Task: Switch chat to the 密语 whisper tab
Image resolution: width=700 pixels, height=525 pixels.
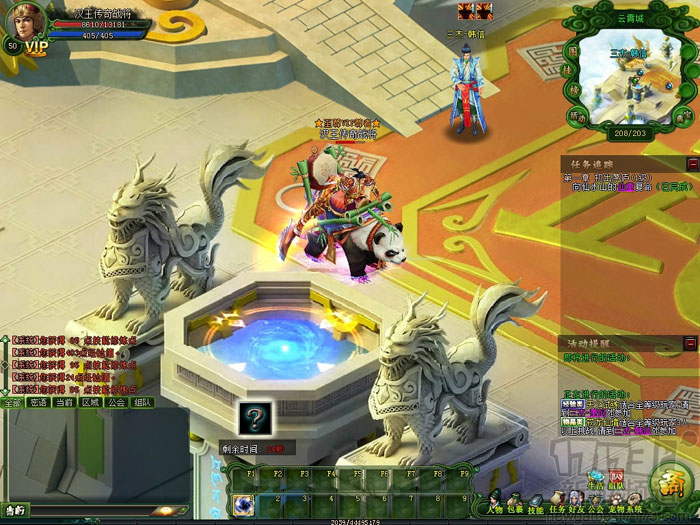Action: tap(38, 403)
